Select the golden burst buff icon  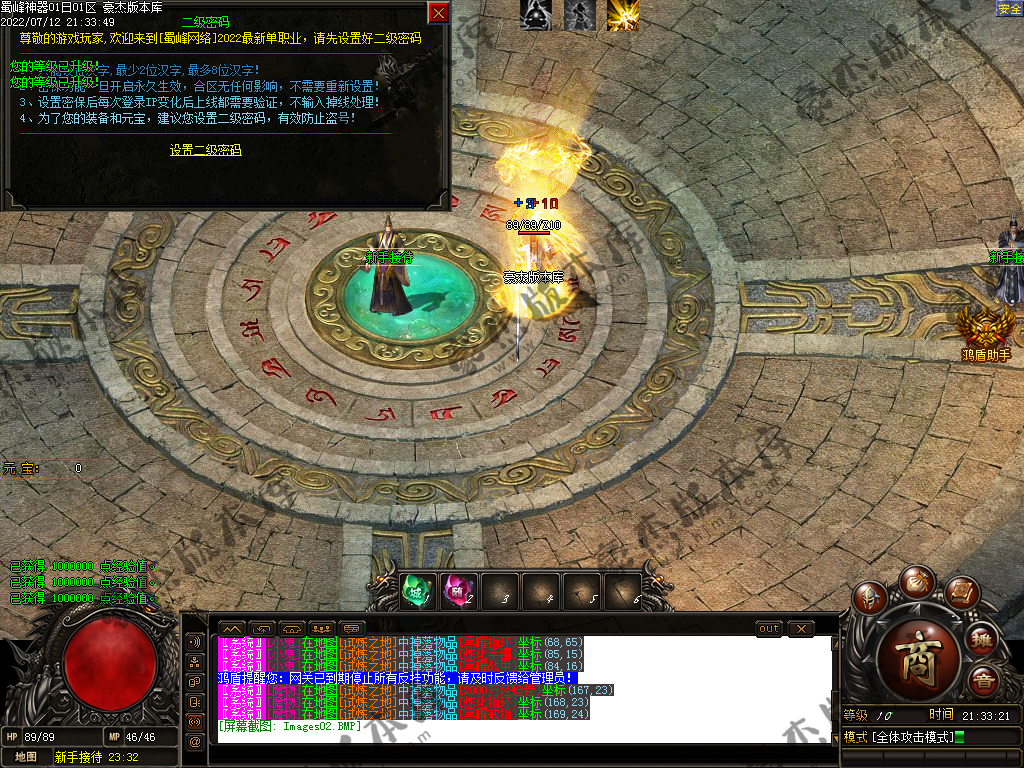point(622,15)
